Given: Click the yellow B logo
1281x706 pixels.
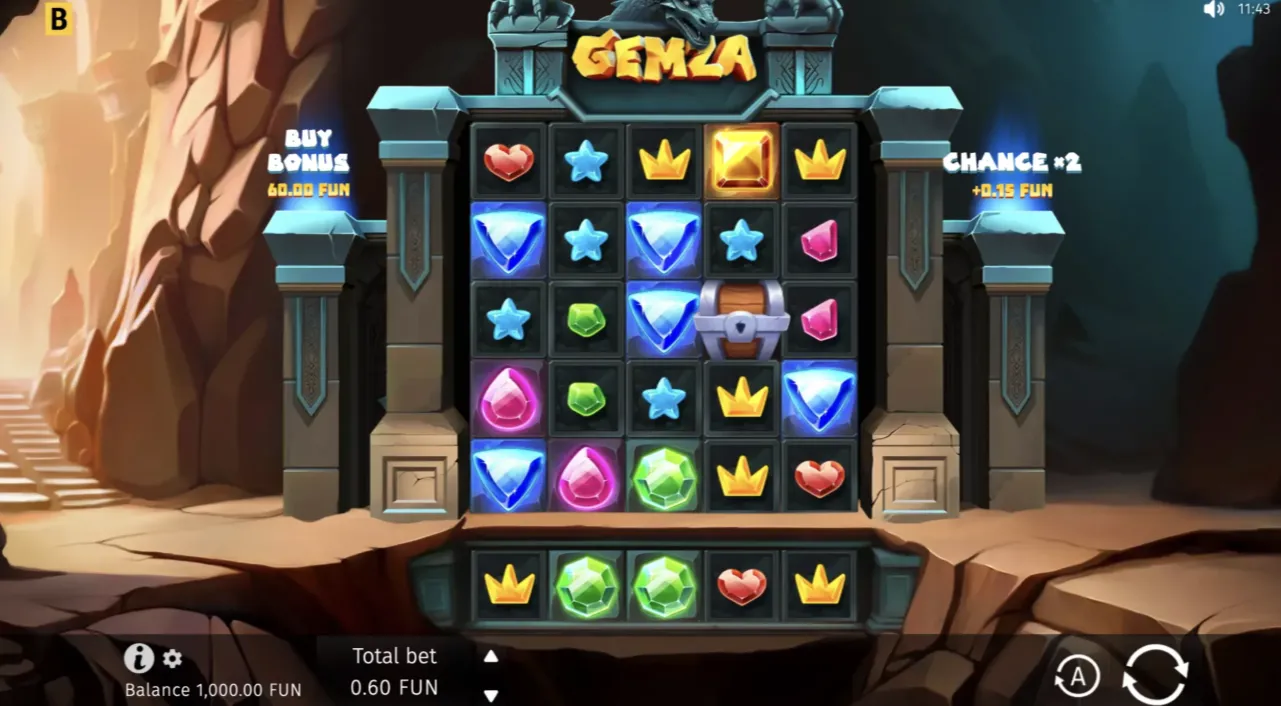Looking at the screenshot, I should coord(59,19).
